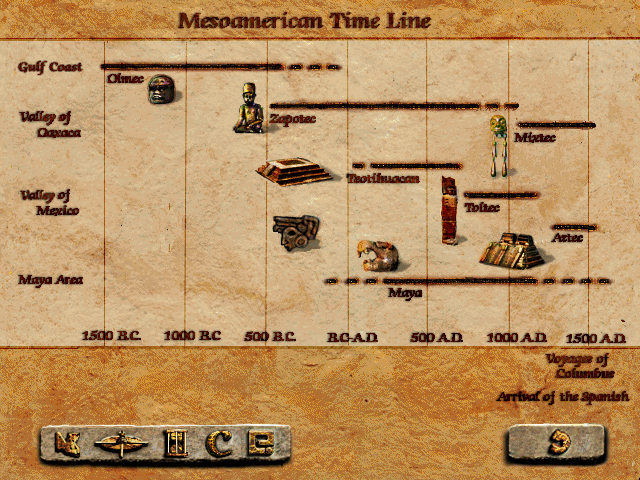The image size is (640, 480).
Task: Select the winged spindle glyph icon
Action: coord(121,441)
